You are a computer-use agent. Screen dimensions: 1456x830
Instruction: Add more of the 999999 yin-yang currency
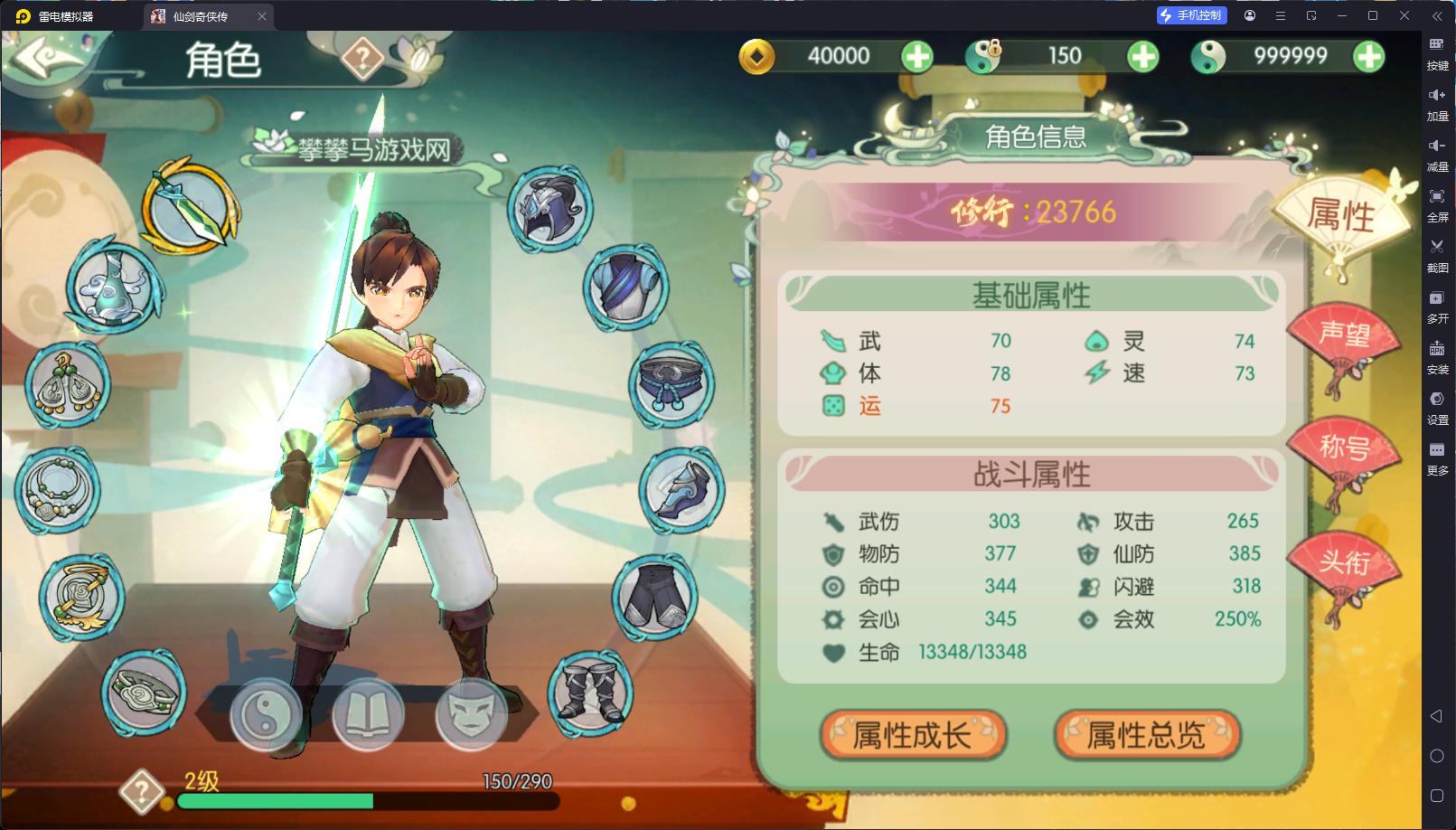(1368, 57)
